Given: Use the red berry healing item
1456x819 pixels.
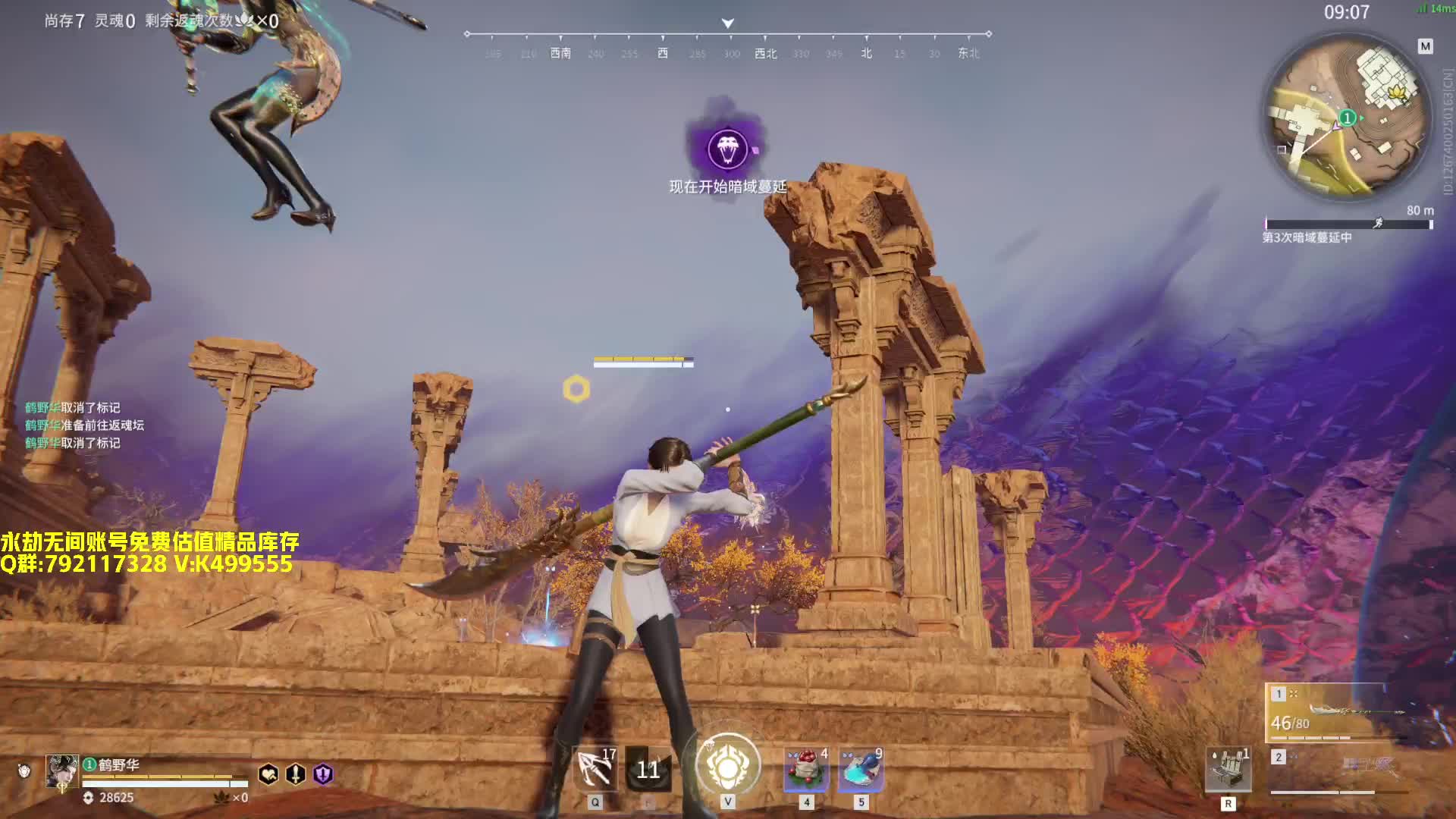Looking at the screenshot, I should [x=806, y=769].
